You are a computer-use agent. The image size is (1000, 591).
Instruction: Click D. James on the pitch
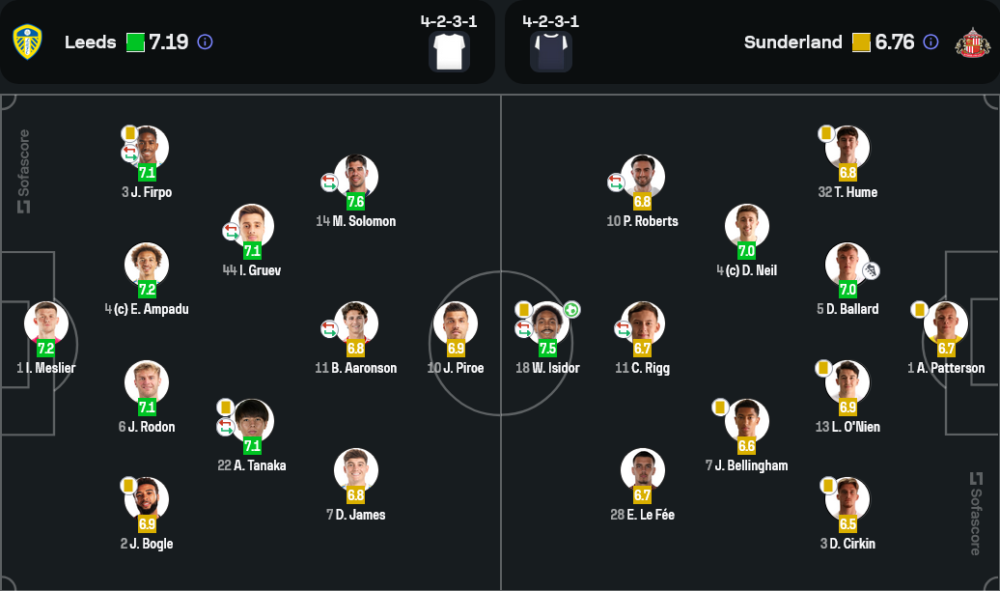point(356,471)
